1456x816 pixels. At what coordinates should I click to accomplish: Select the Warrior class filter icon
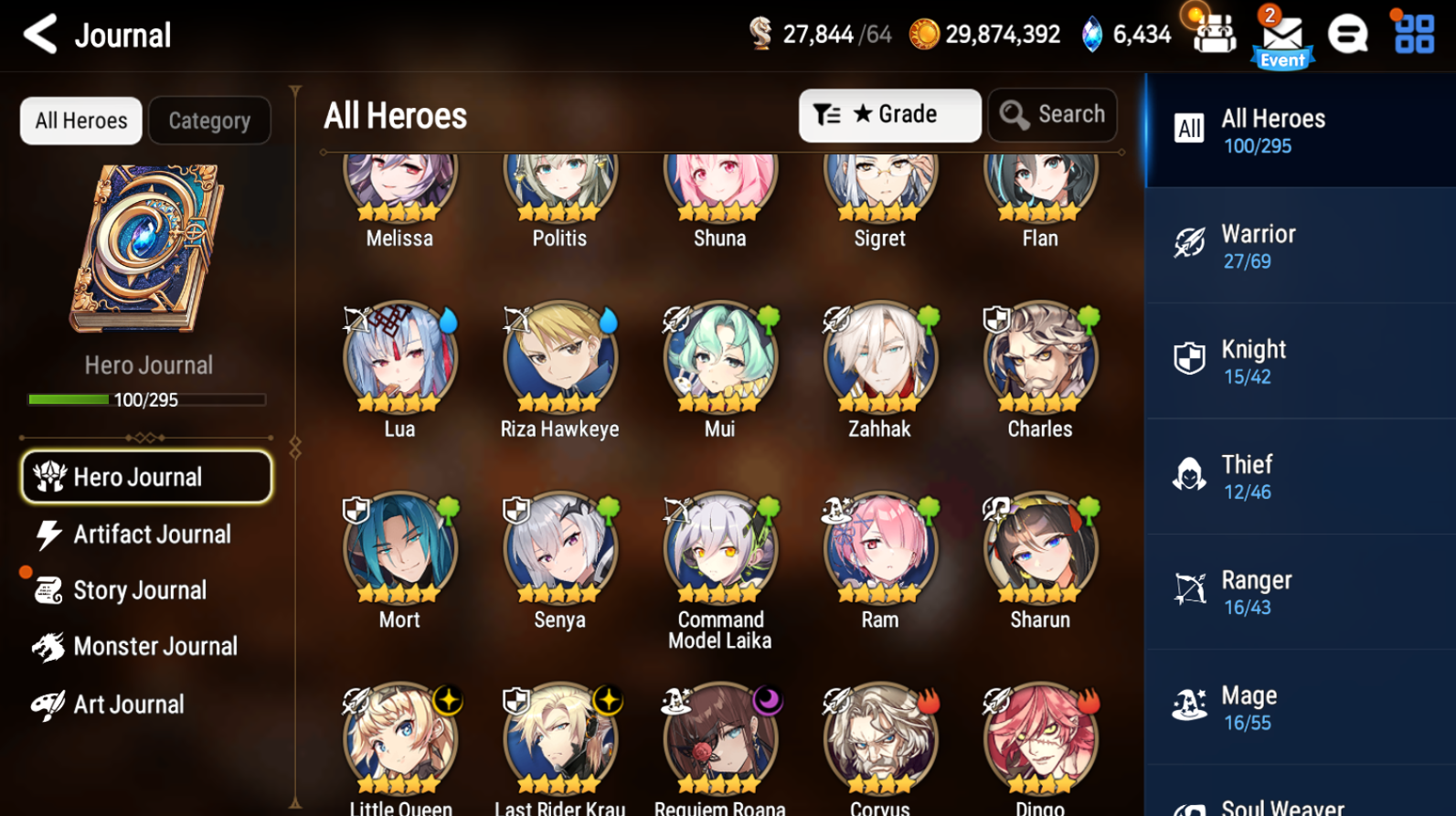pyautogui.click(x=1190, y=244)
